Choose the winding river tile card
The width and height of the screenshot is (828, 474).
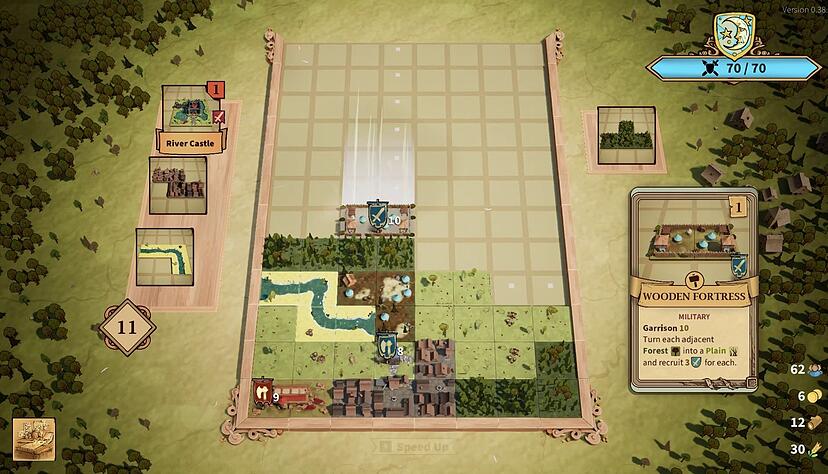tap(164, 256)
